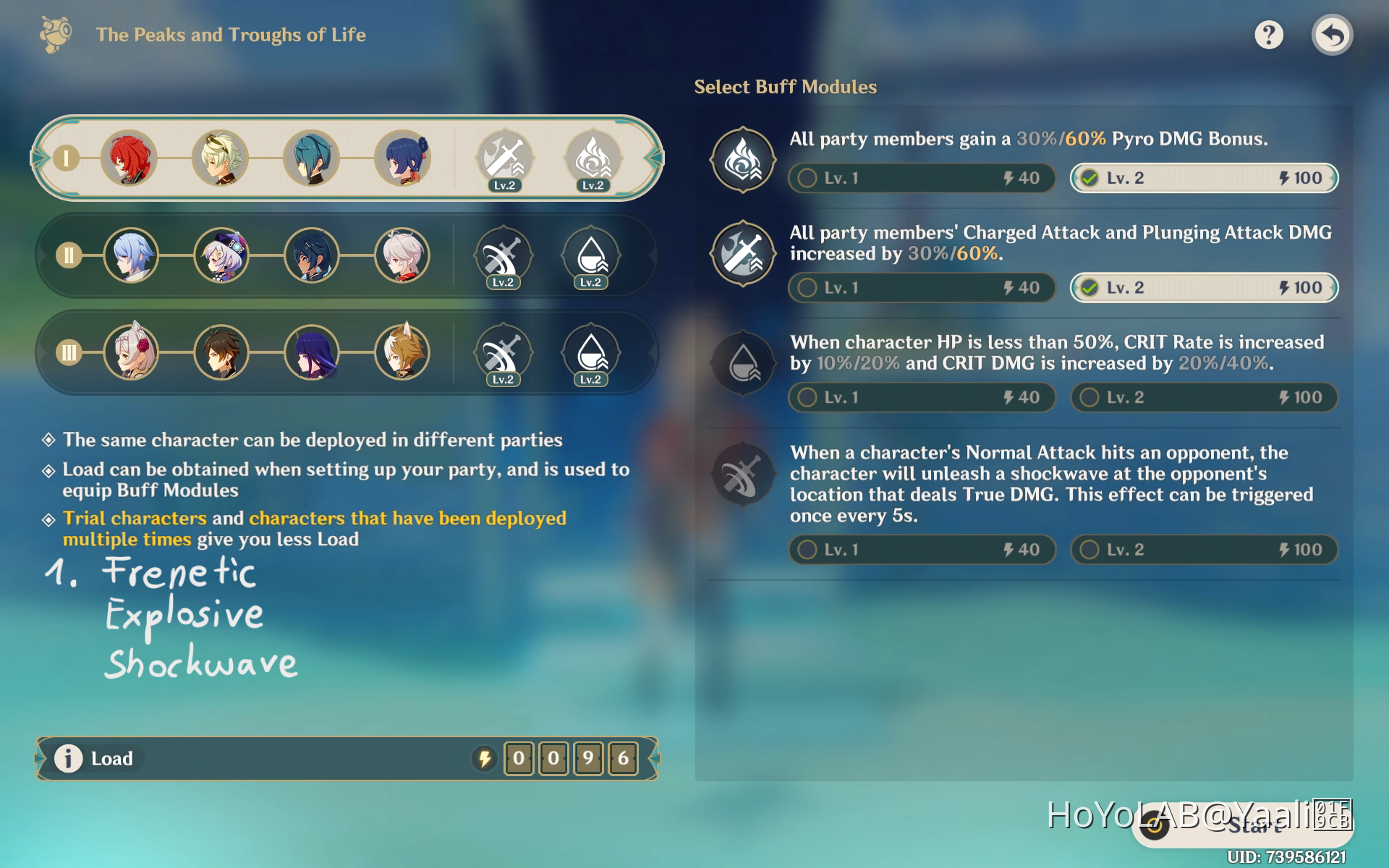Open the help question mark button
Viewport: 1389px width, 868px height.
[x=1267, y=33]
